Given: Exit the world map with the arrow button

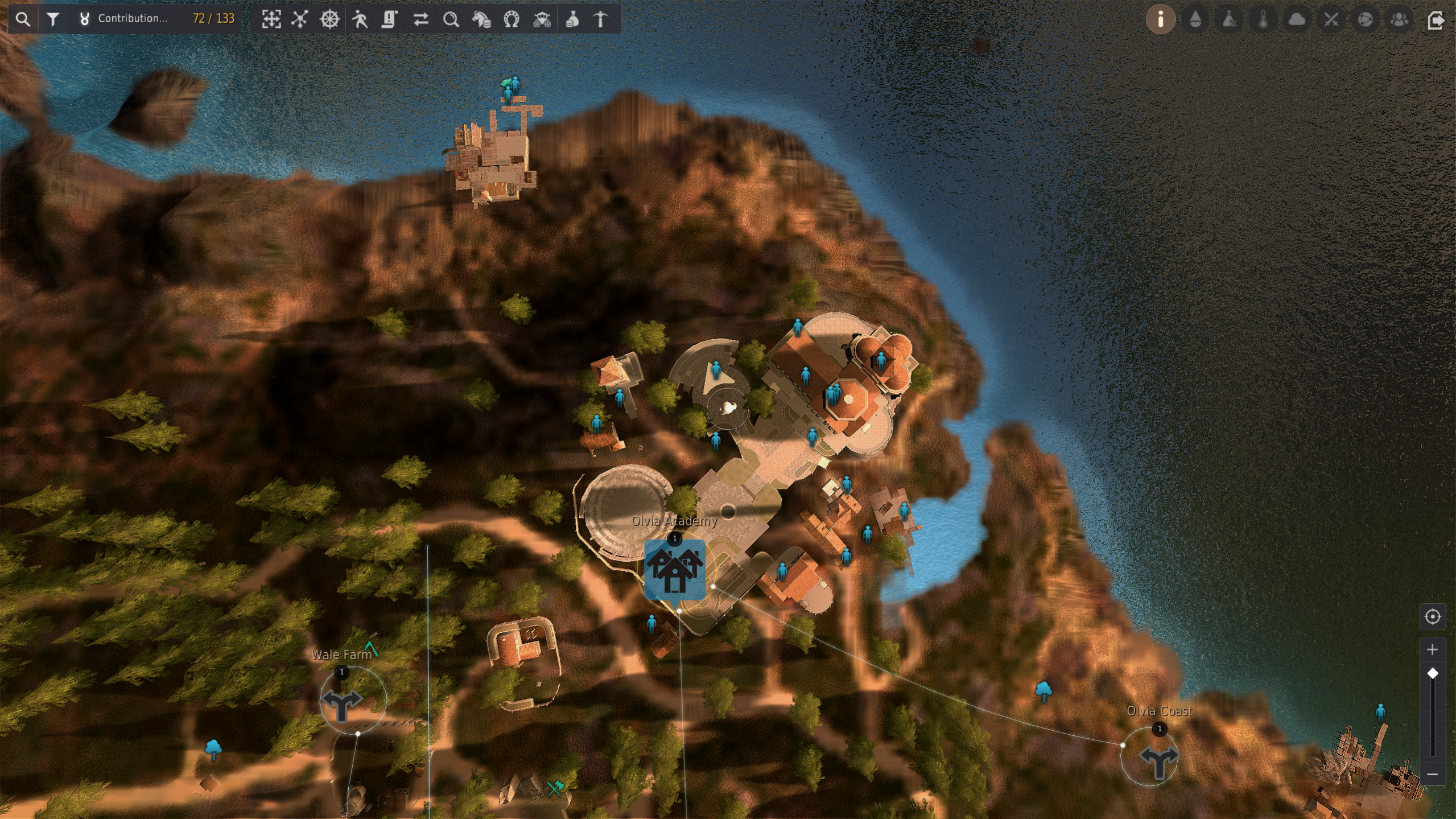Looking at the screenshot, I should 1435,20.
